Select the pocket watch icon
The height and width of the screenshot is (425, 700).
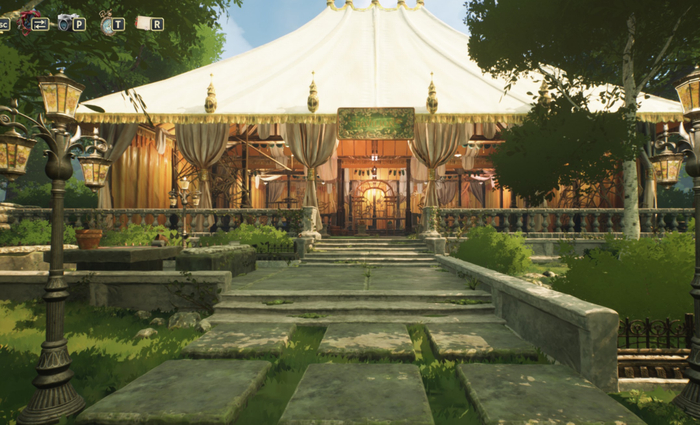106,23
